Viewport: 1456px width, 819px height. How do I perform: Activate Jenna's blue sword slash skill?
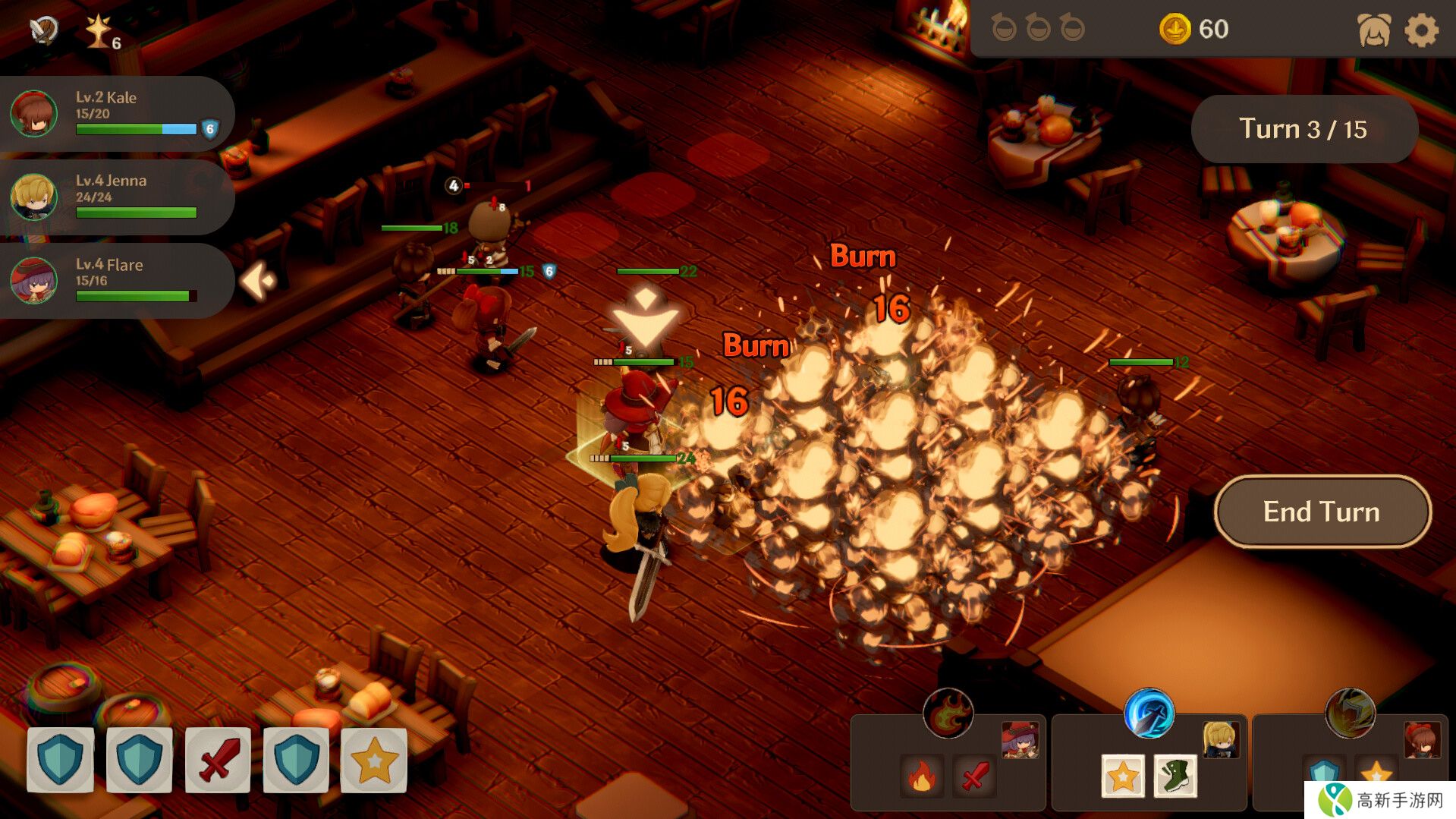(1149, 713)
